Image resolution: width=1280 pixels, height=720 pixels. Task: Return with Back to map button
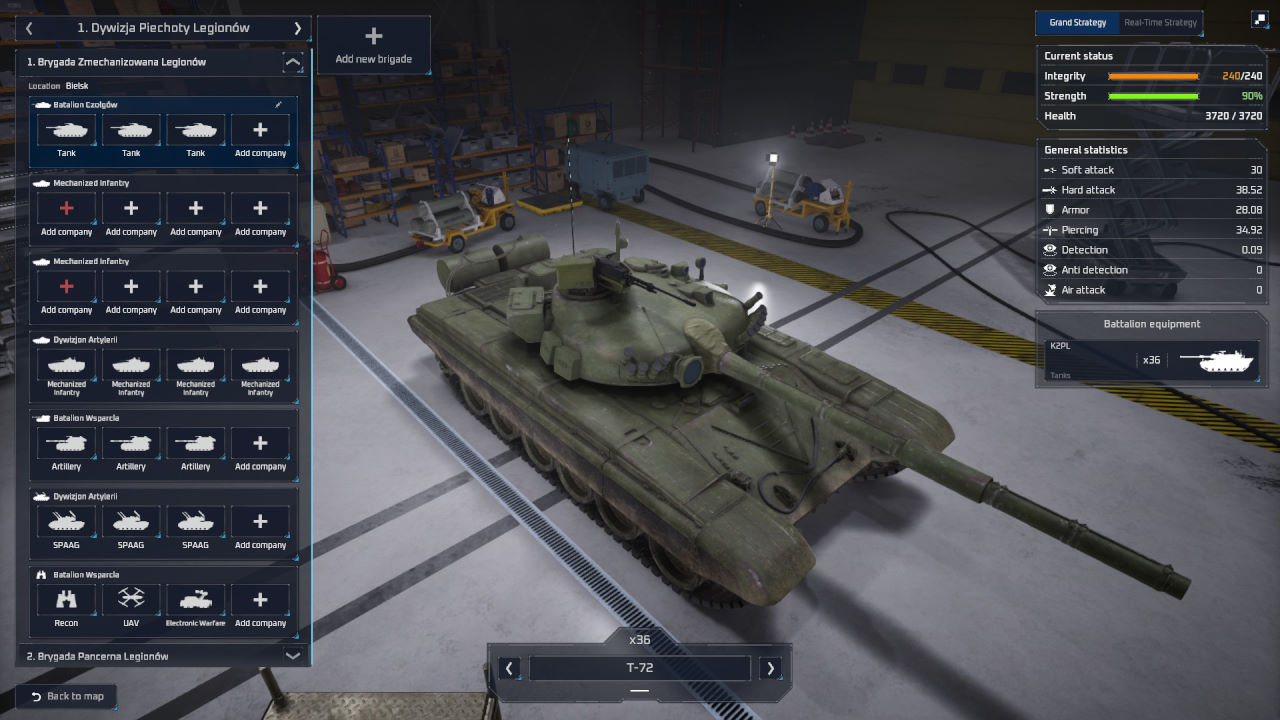coord(67,696)
